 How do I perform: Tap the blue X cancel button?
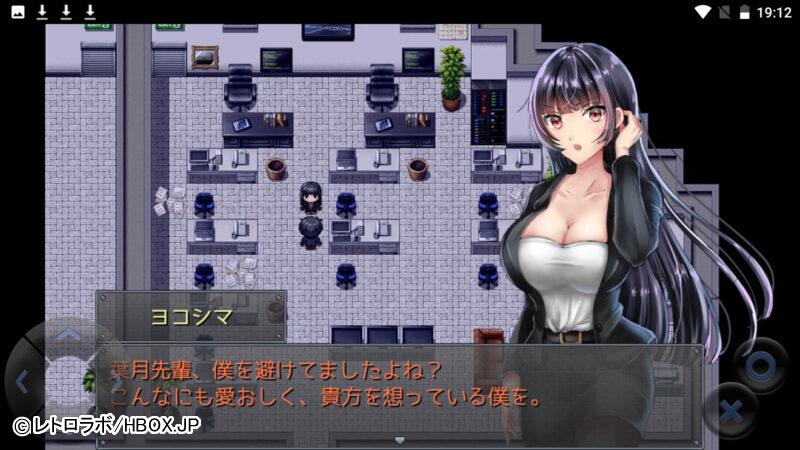[x=731, y=411]
